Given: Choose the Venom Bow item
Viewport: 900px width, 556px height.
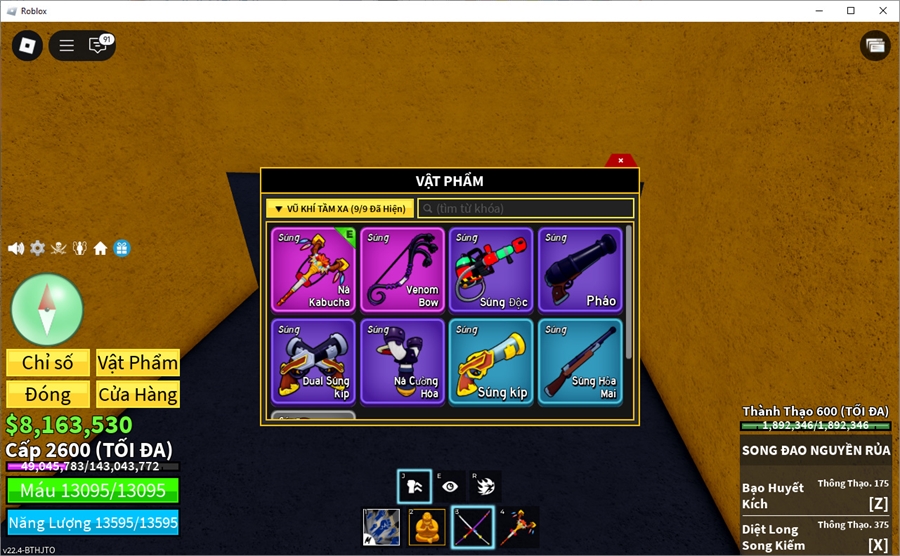Looking at the screenshot, I should [x=402, y=269].
